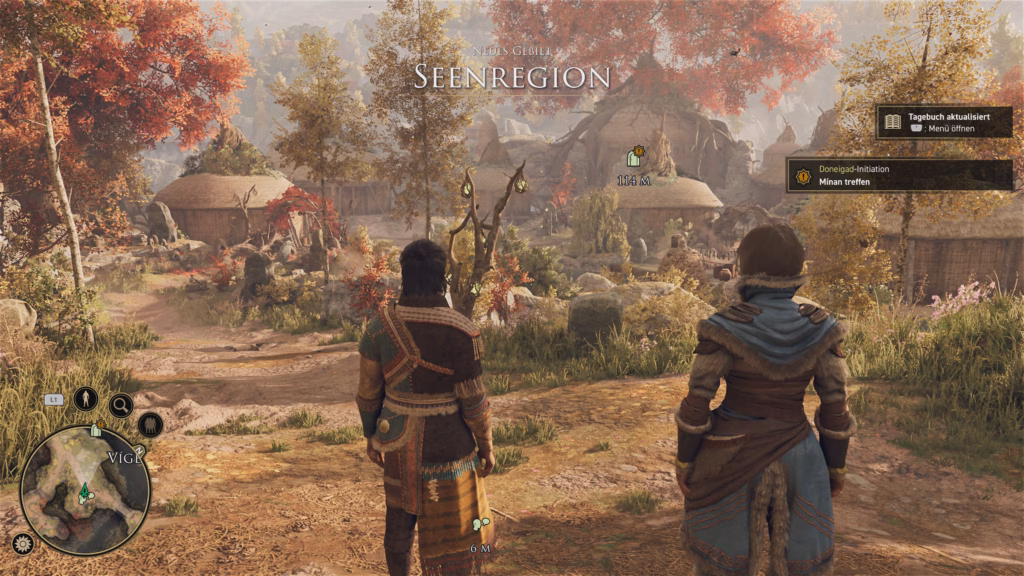Click the circular minimap
Viewport: 1024px width, 576px height.
[x=85, y=490]
